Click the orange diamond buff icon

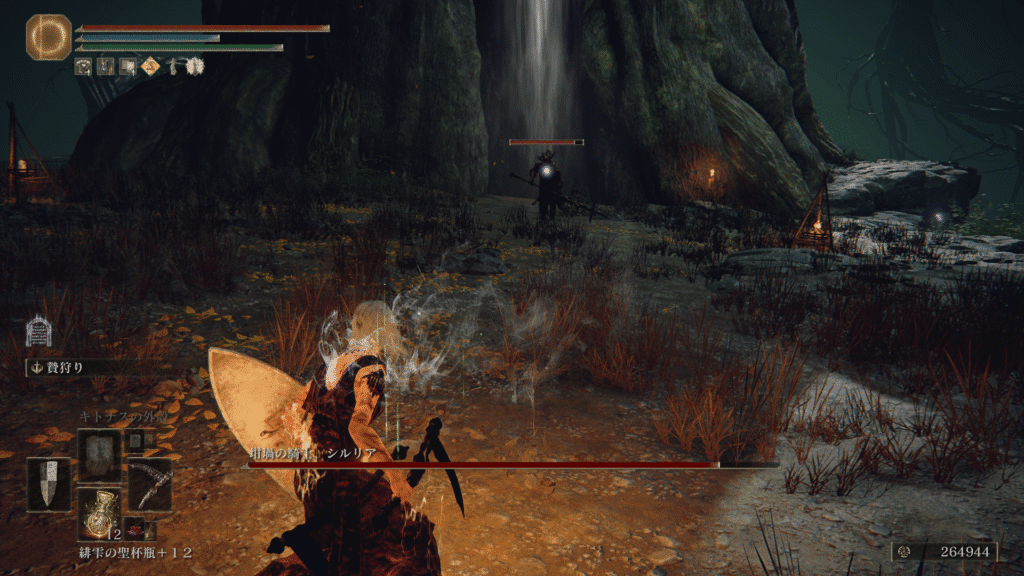pos(149,67)
